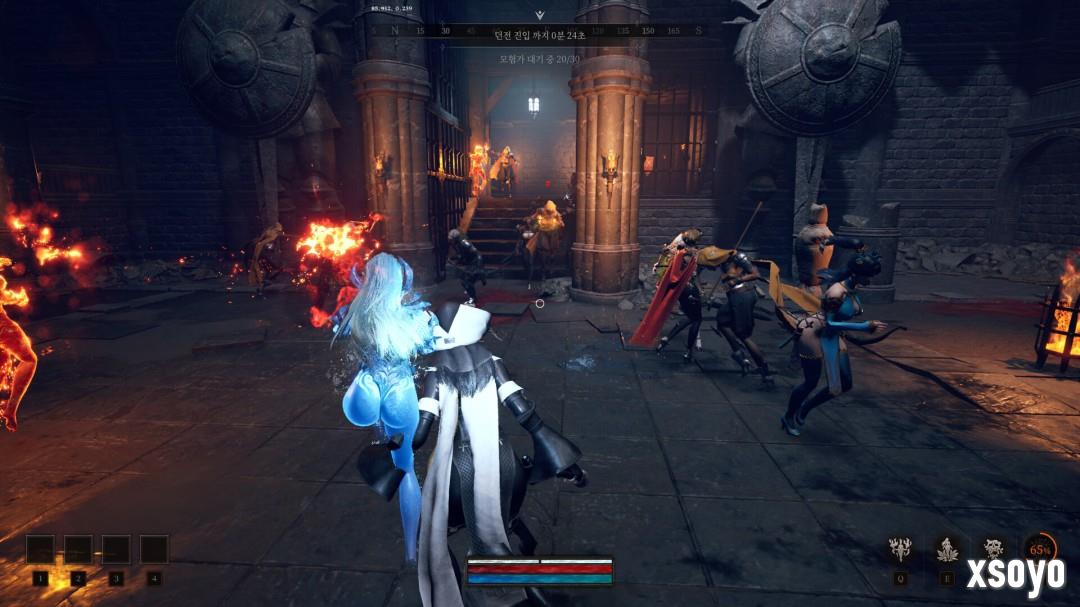1080x607 pixels.
Task: Activate the winged figure ability above Q
Action: [901, 549]
